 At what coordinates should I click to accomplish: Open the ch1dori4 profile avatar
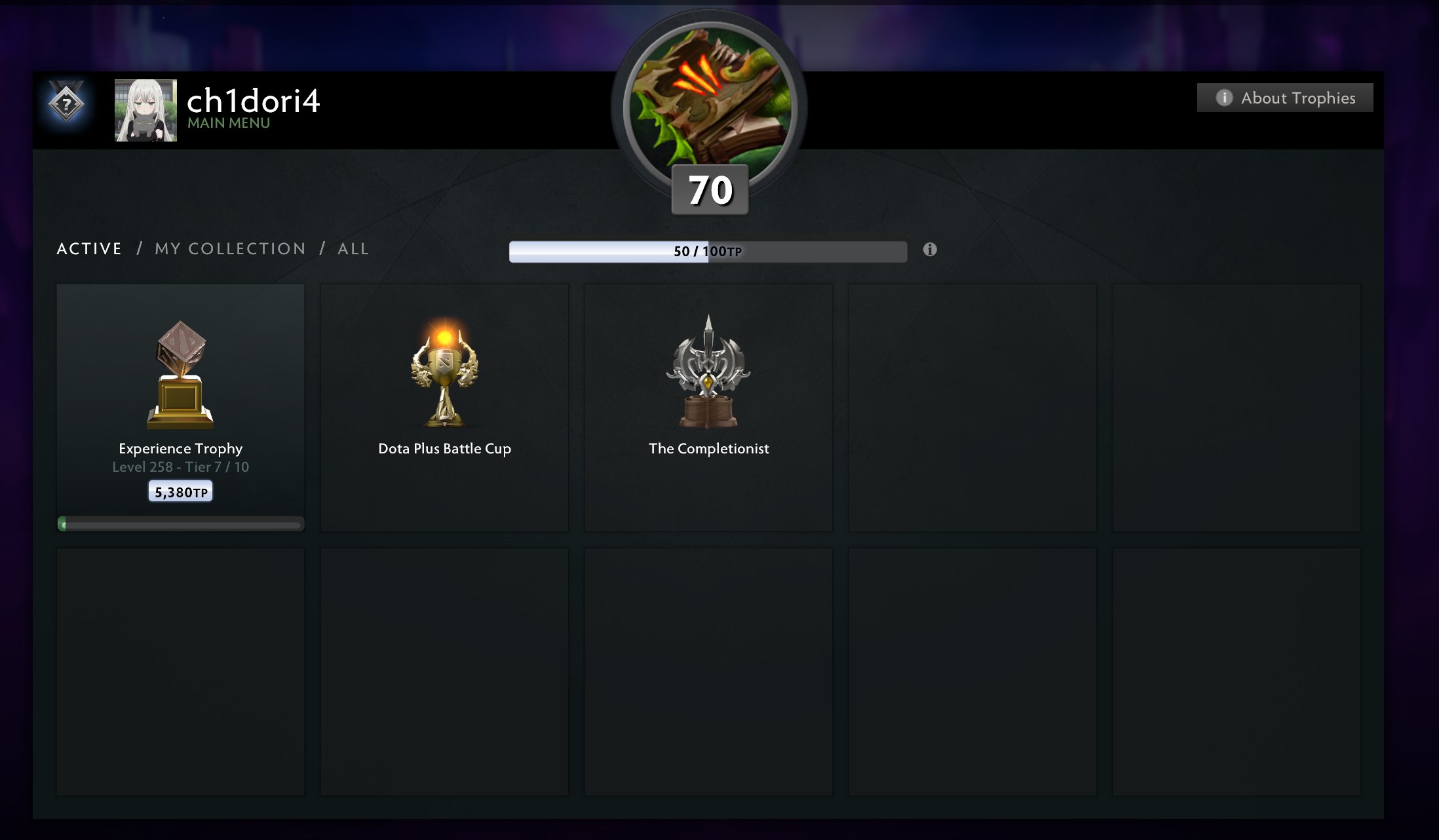tap(145, 110)
